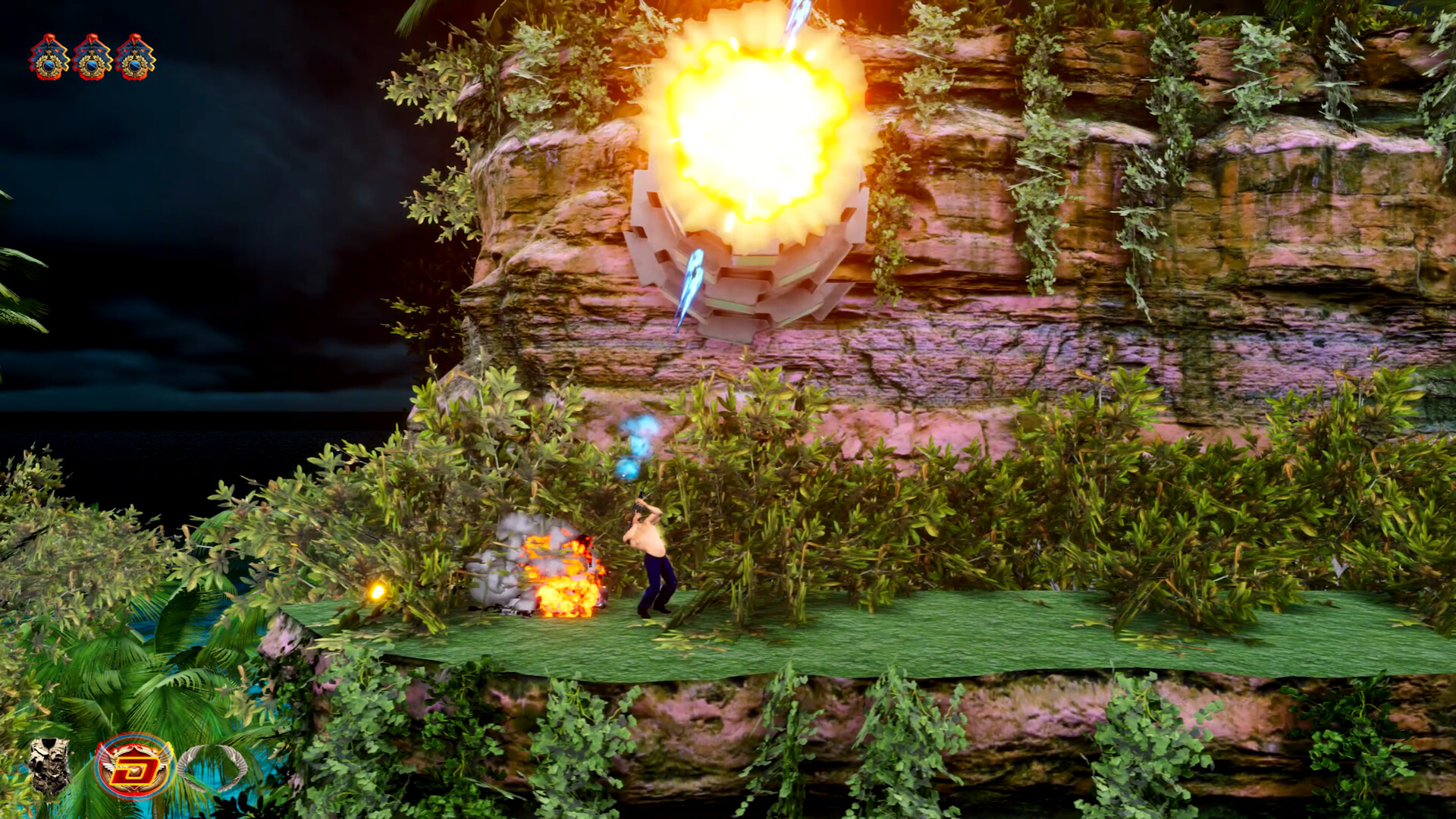Expand the life medals counter row
This screenshot has height=819, width=1456.
click(x=92, y=57)
